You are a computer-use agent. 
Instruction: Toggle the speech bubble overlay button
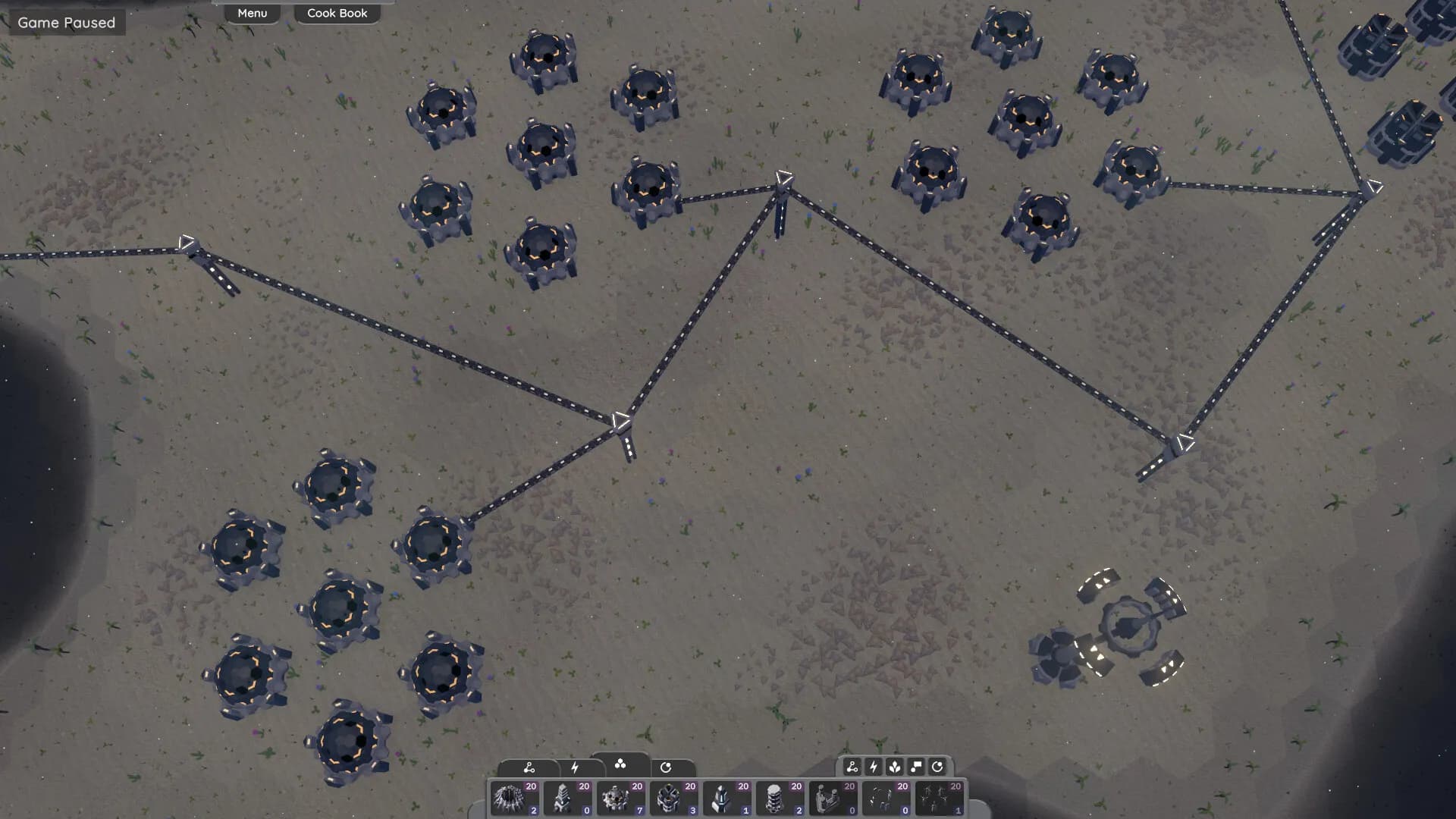click(x=916, y=767)
